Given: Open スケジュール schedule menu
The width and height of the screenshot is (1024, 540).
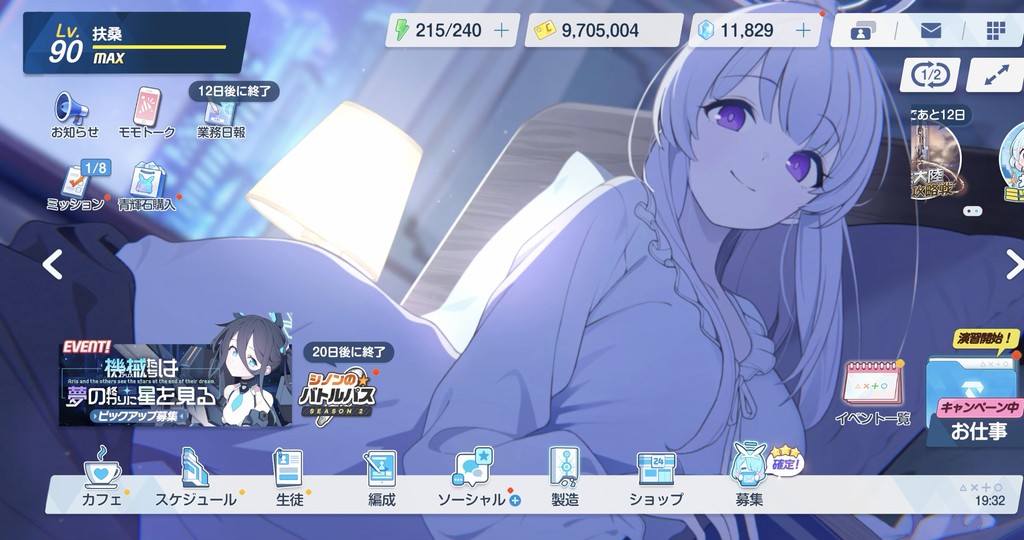Looking at the screenshot, I should coord(195,478).
